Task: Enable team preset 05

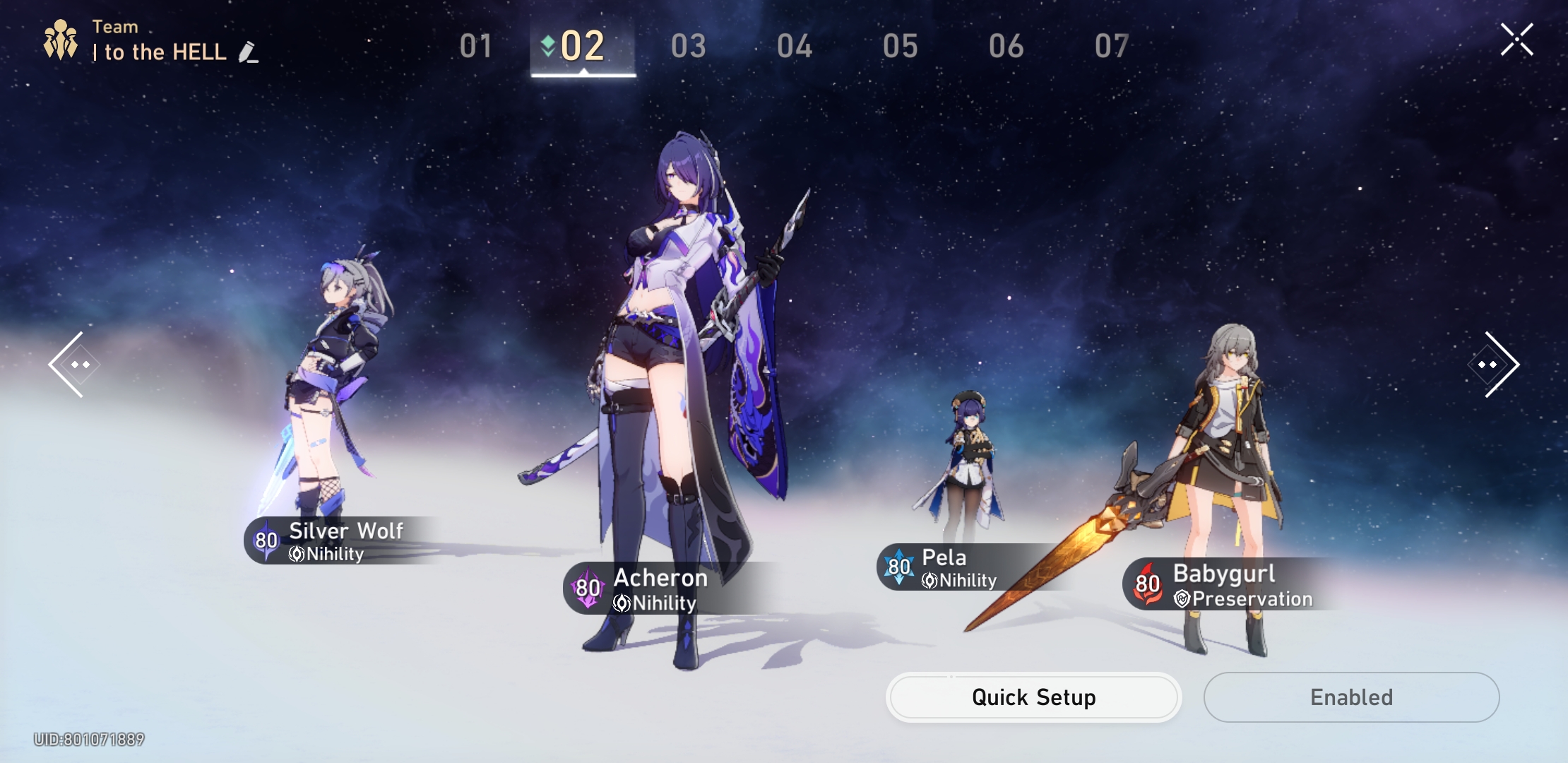Action: tap(901, 46)
